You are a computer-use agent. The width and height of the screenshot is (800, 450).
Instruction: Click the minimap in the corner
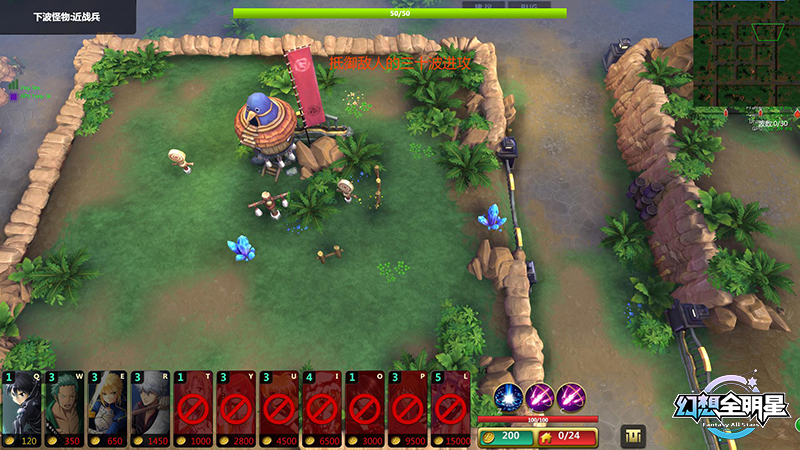[746, 55]
